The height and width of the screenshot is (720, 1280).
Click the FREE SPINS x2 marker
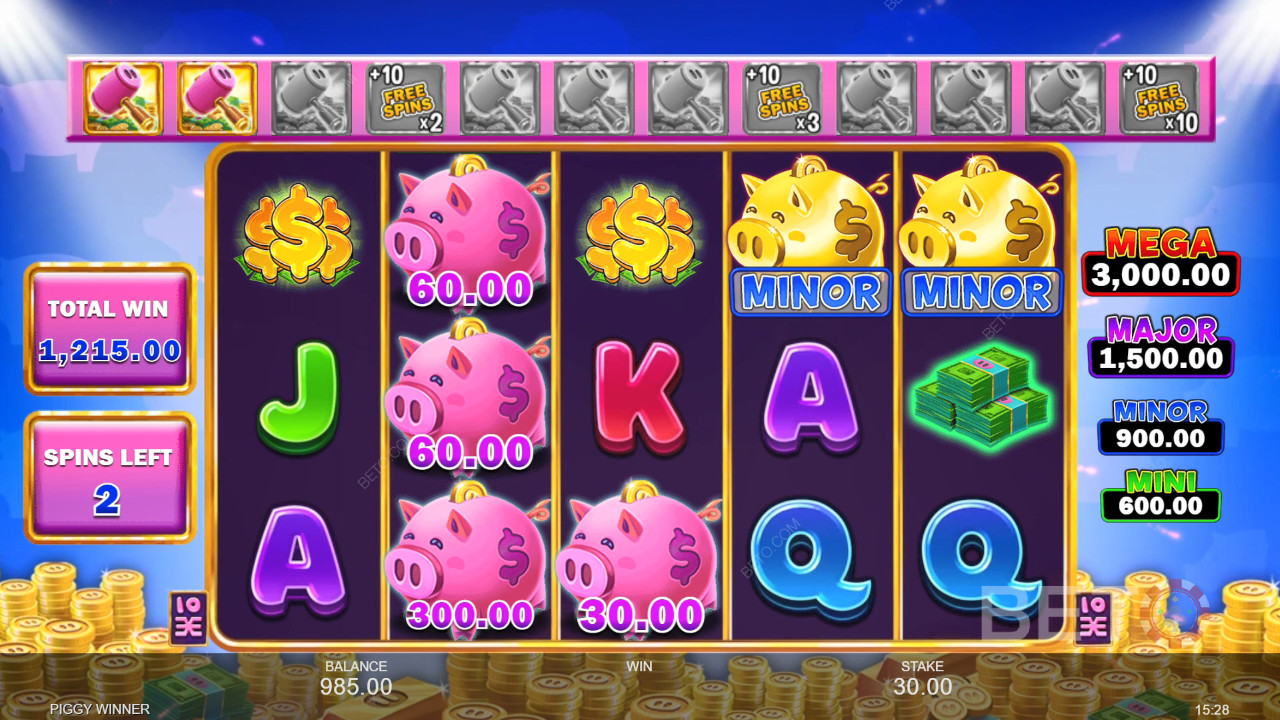pyautogui.click(x=405, y=97)
